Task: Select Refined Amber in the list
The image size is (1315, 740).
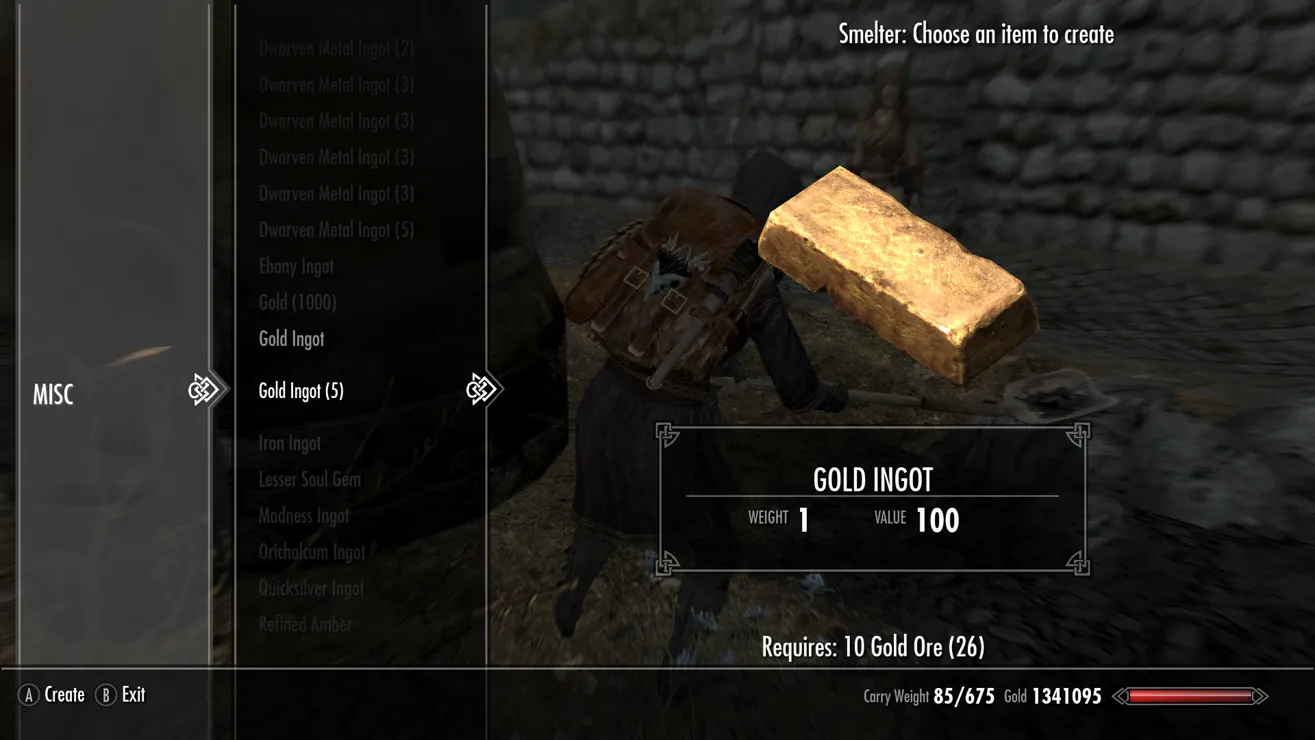Action: (305, 624)
